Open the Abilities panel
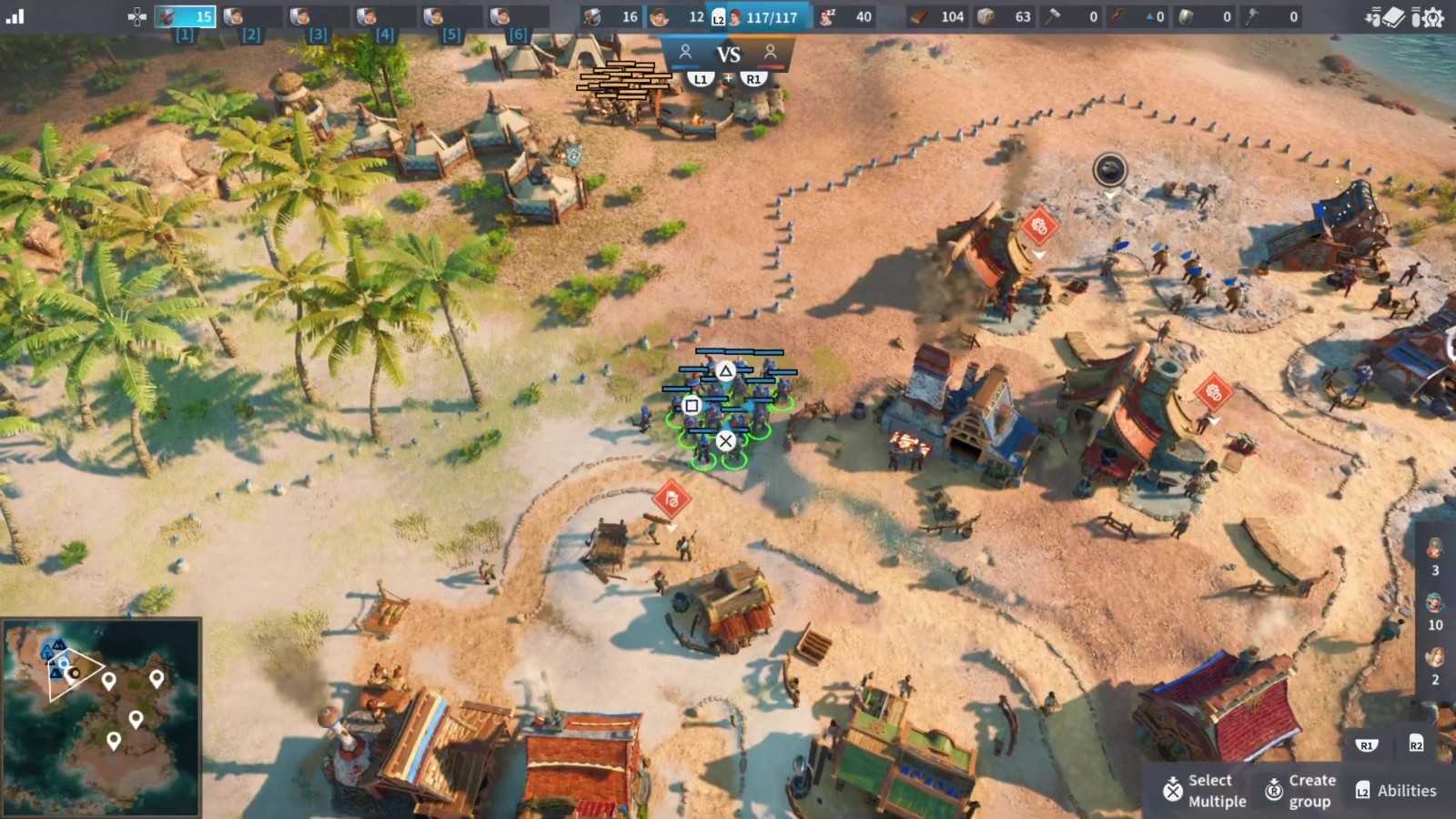The width and height of the screenshot is (1456, 819). 1396,790
